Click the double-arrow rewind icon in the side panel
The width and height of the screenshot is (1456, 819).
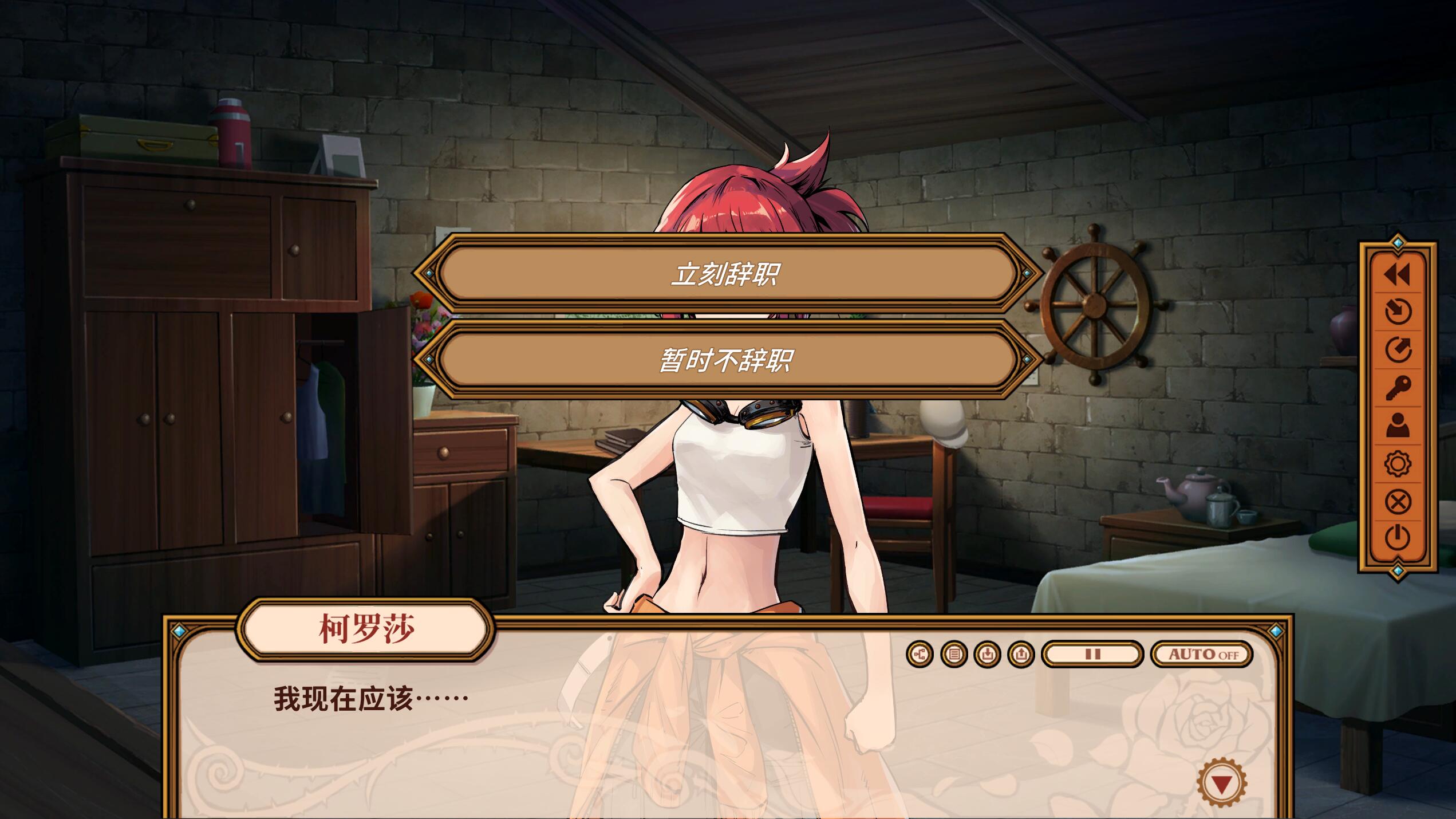coord(1397,275)
